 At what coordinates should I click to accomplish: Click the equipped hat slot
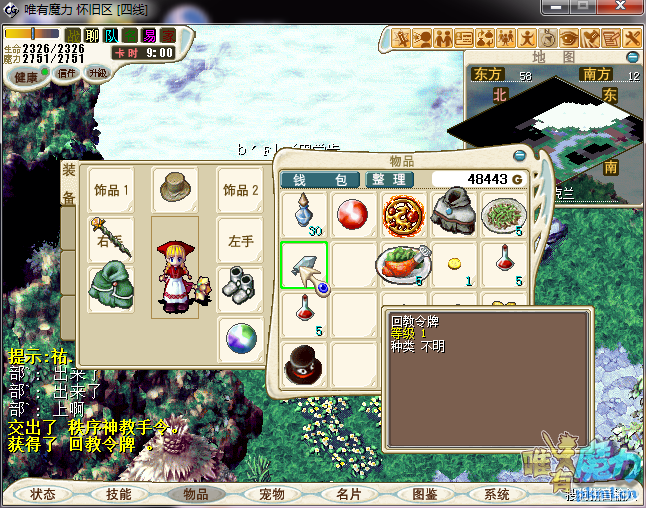click(x=175, y=186)
